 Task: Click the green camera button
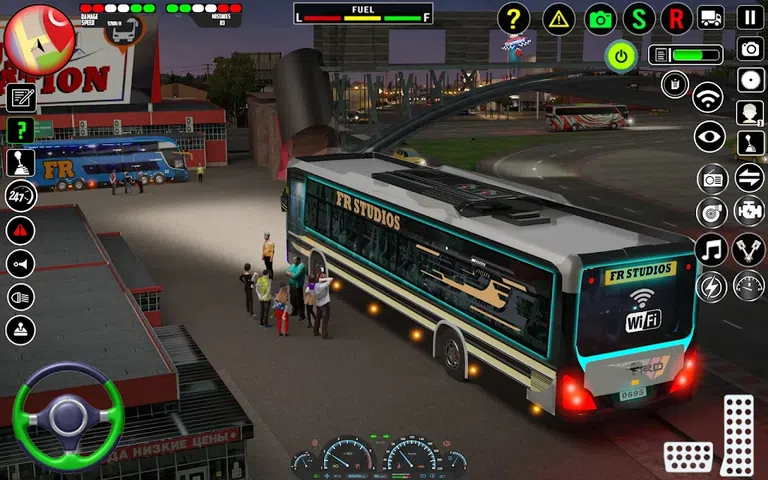[x=600, y=18]
